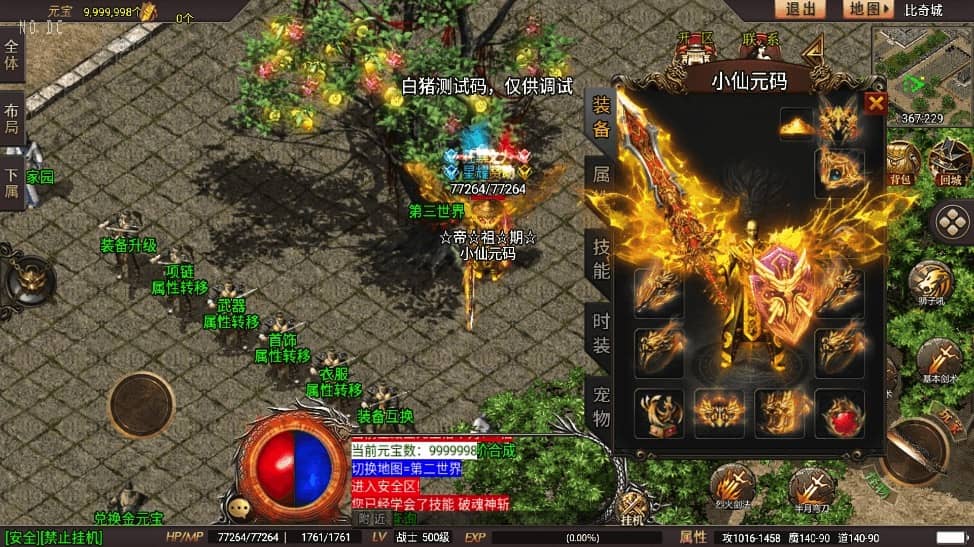Cast the 半月弯刀 half-moon blade skill

810,487
